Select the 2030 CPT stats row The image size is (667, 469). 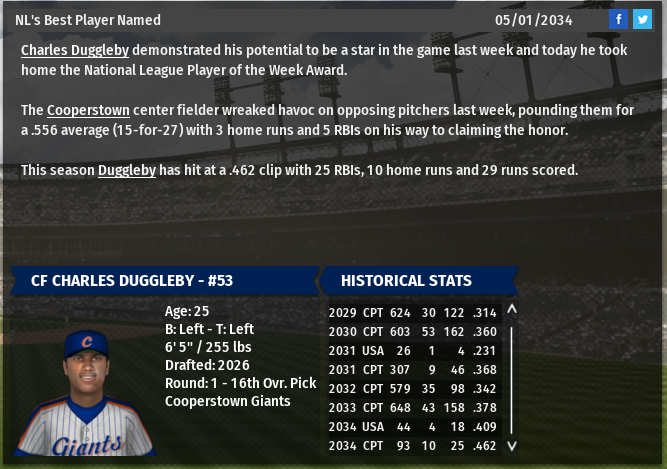414,331
